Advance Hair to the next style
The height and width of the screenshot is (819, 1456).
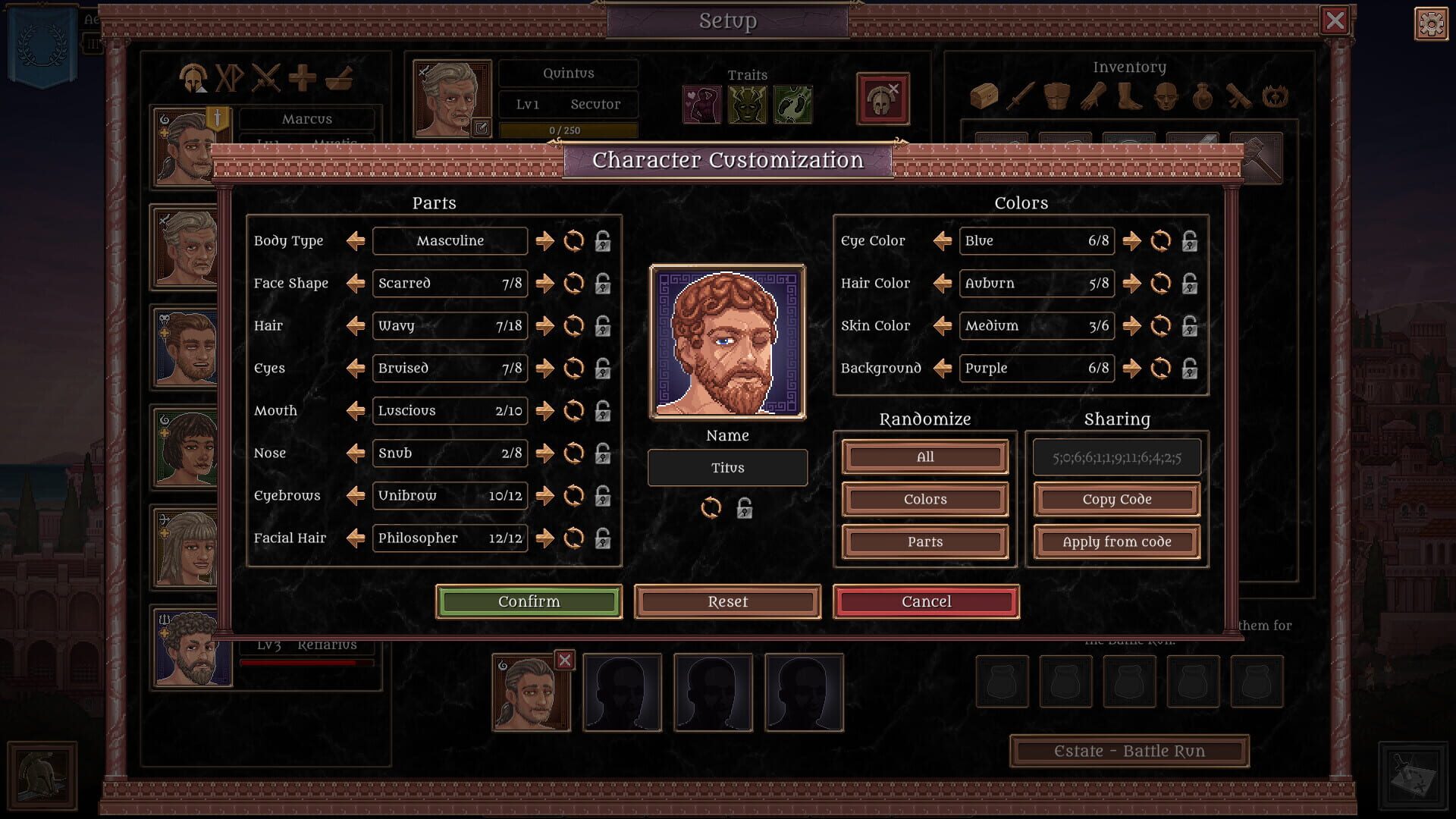pyautogui.click(x=544, y=326)
